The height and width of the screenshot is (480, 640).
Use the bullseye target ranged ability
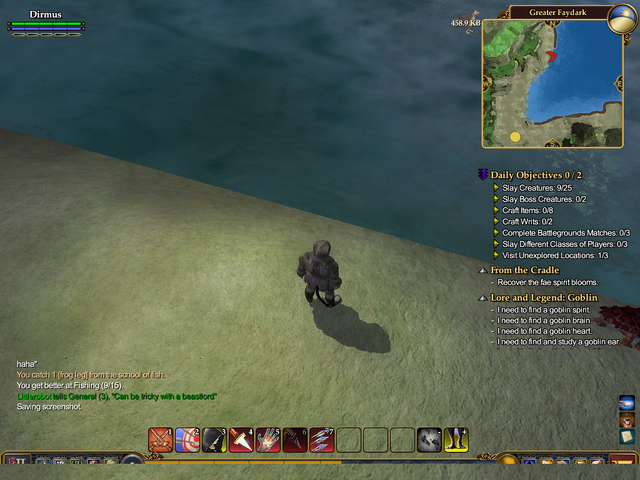187,439
